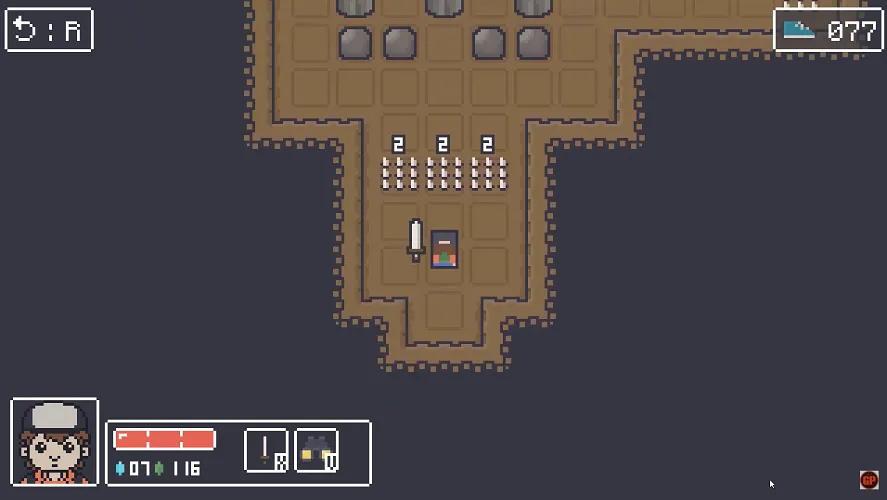The width and height of the screenshot is (887, 500).
Task: Click the player character portrait
Action: pyautogui.click(x=55, y=442)
